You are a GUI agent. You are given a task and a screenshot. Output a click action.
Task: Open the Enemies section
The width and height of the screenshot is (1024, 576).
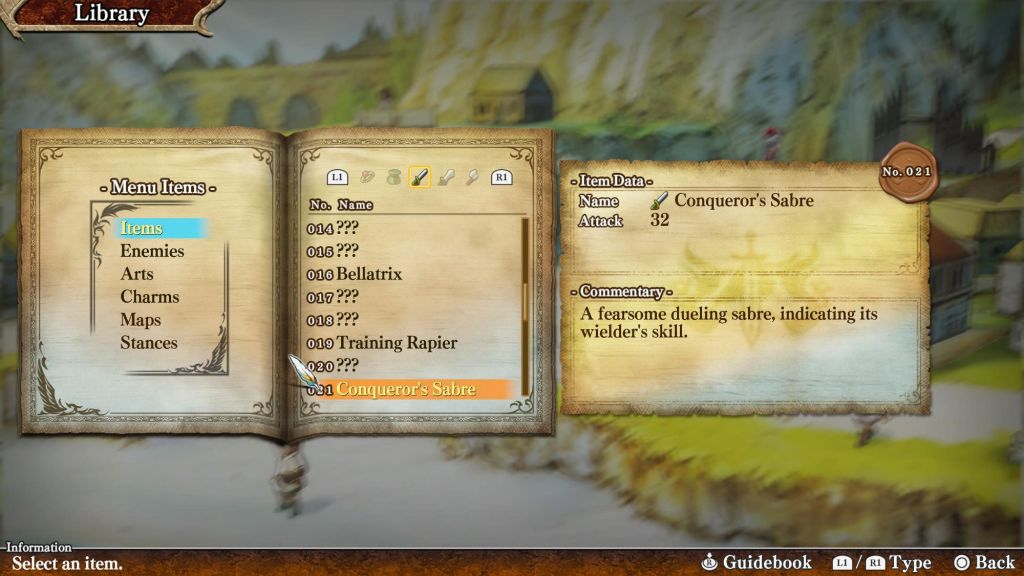152,251
